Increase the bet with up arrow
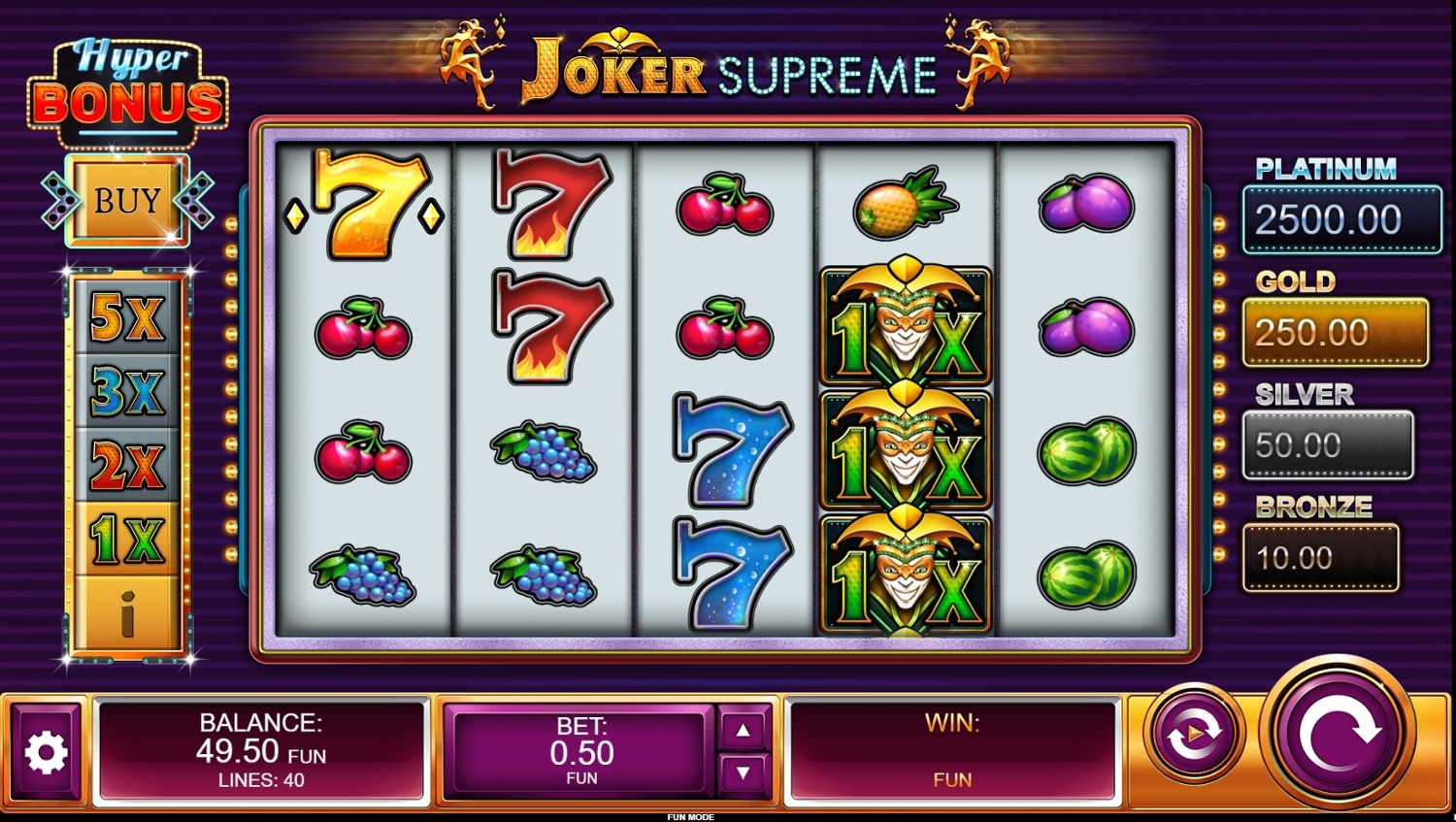 coord(743,730)
